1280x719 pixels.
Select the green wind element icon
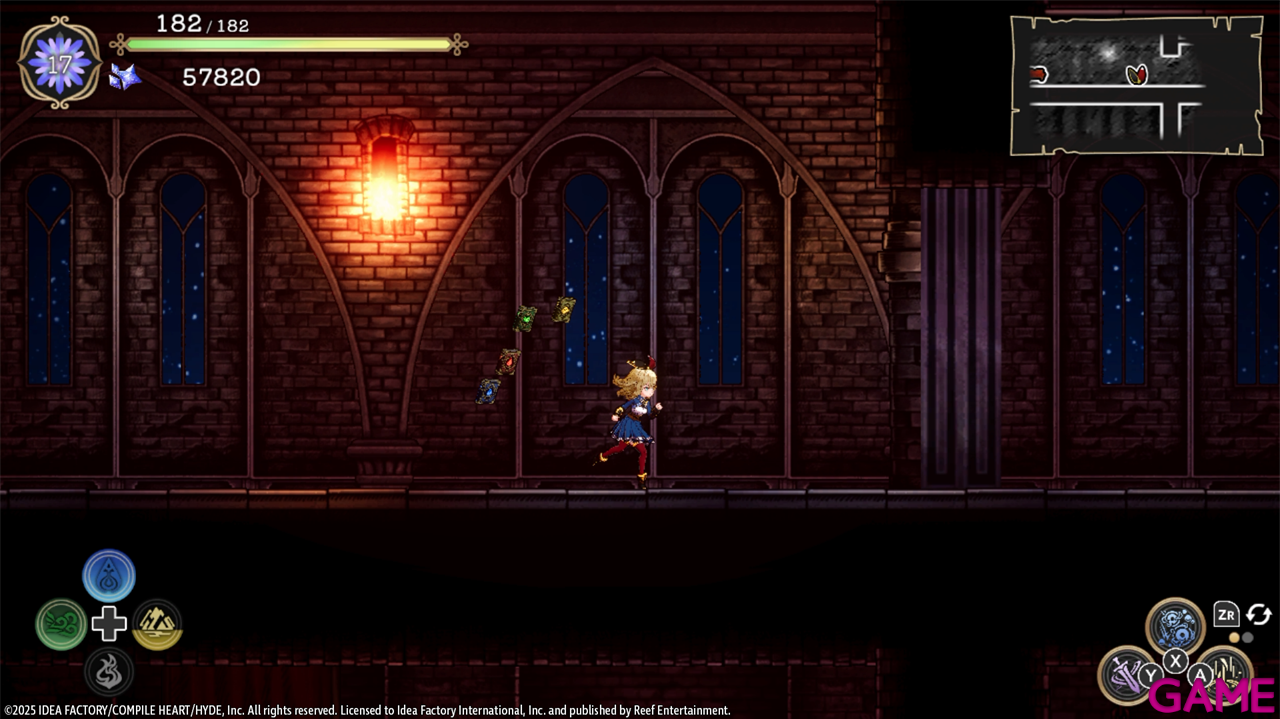coord(61,625)
